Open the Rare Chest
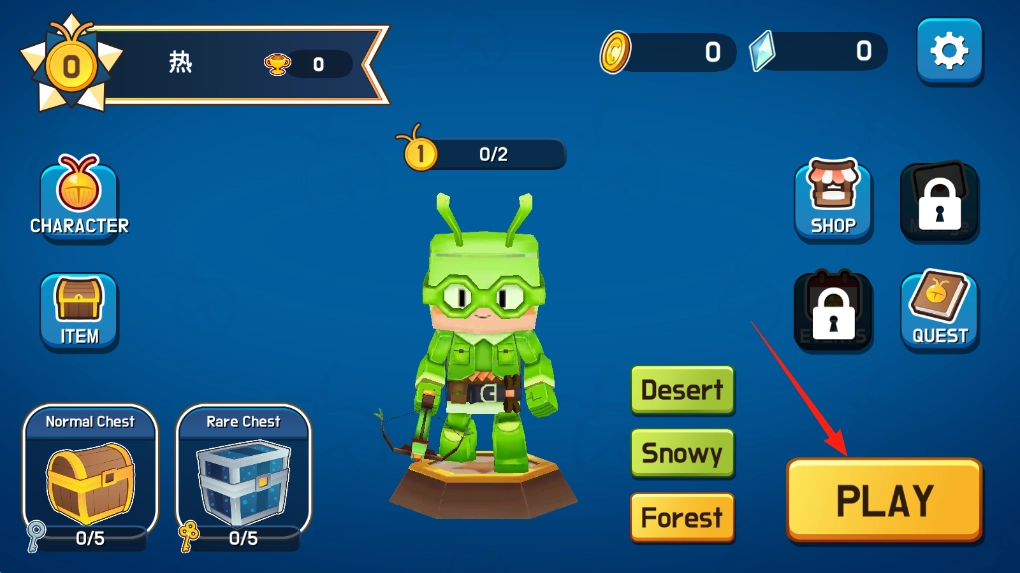Screen dimensions: 1020x573 pyautogui.click(x=243, y=470)
